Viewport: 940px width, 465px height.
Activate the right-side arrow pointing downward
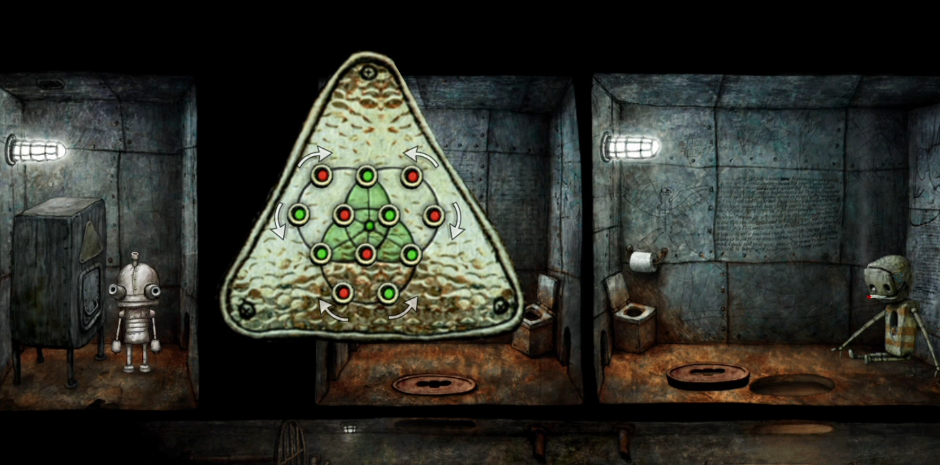(455, 220)
